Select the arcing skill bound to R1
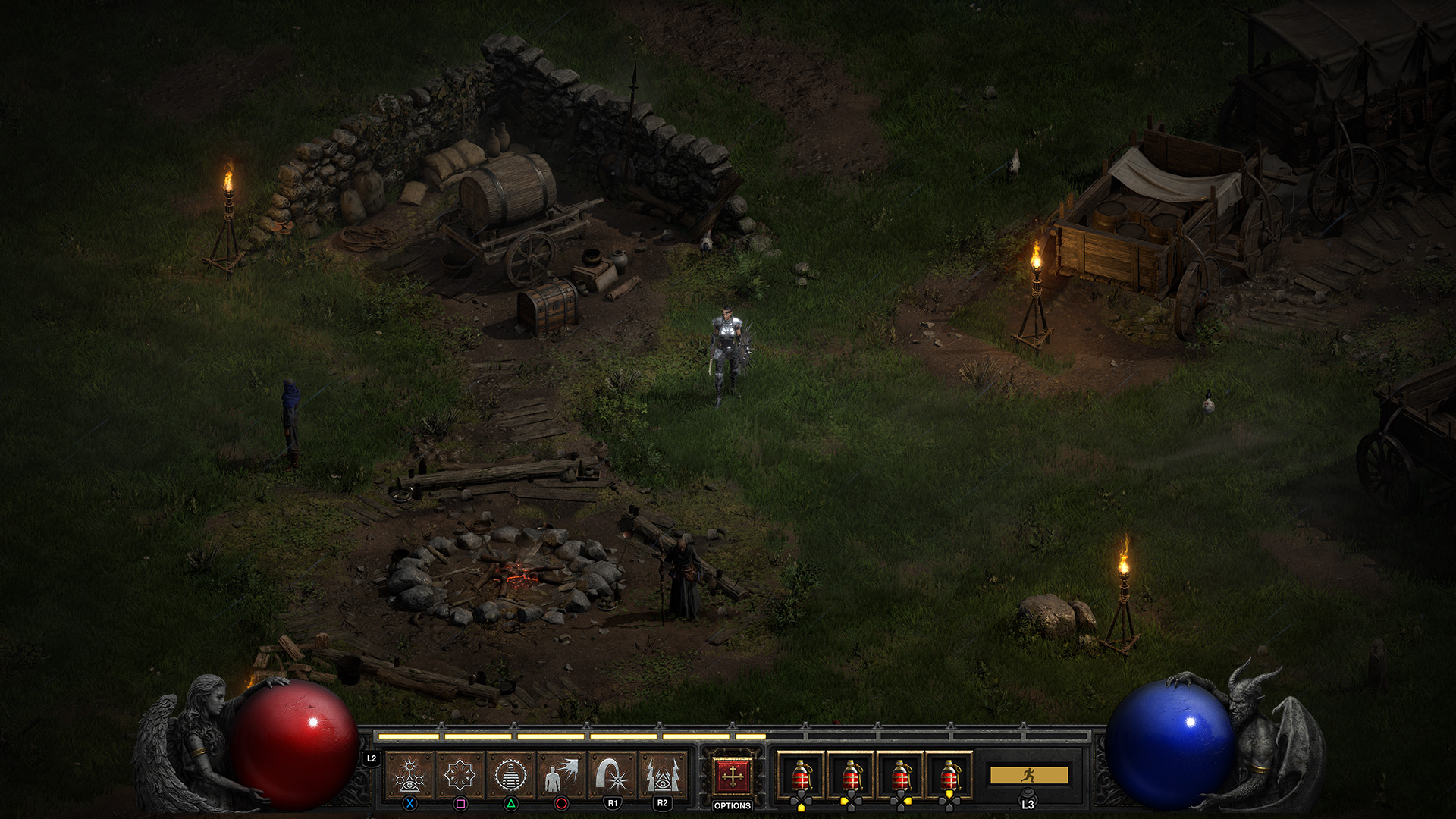Viewport: 1456px width, 819px height. click(x=614, y=773)
